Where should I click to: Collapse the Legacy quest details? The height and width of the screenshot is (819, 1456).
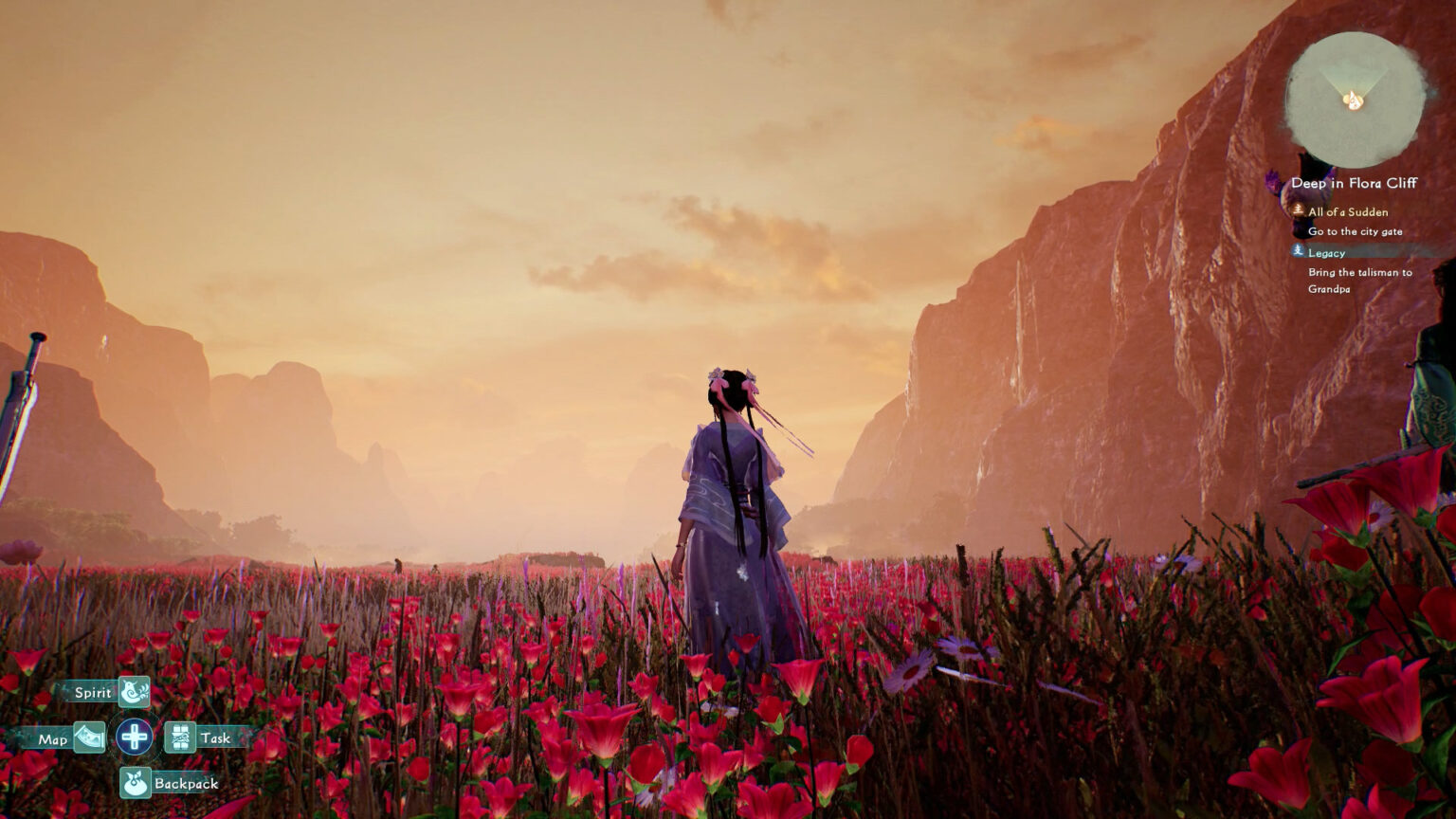[x=1326, y=252]
